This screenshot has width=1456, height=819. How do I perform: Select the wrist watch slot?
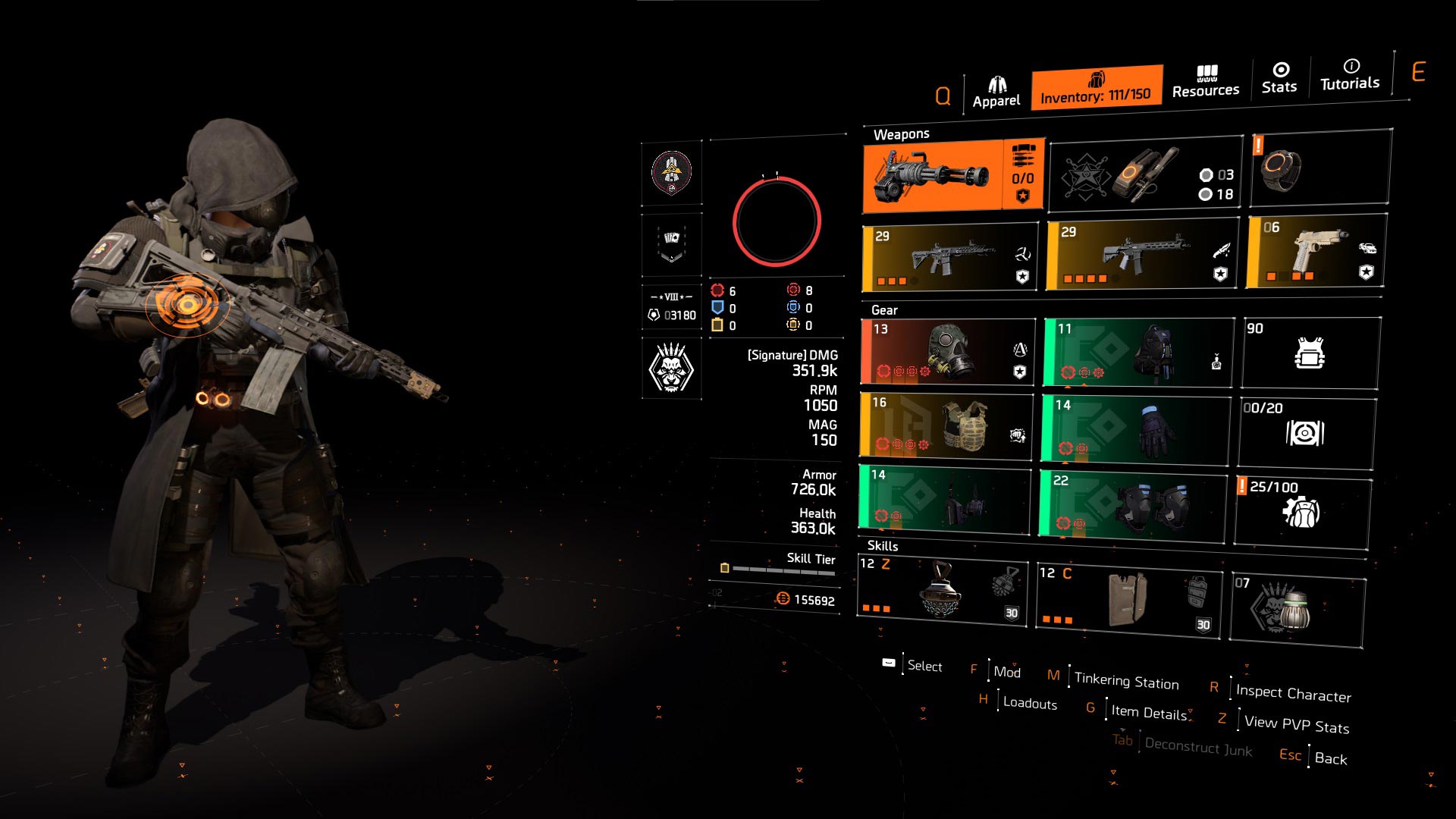1320,168
